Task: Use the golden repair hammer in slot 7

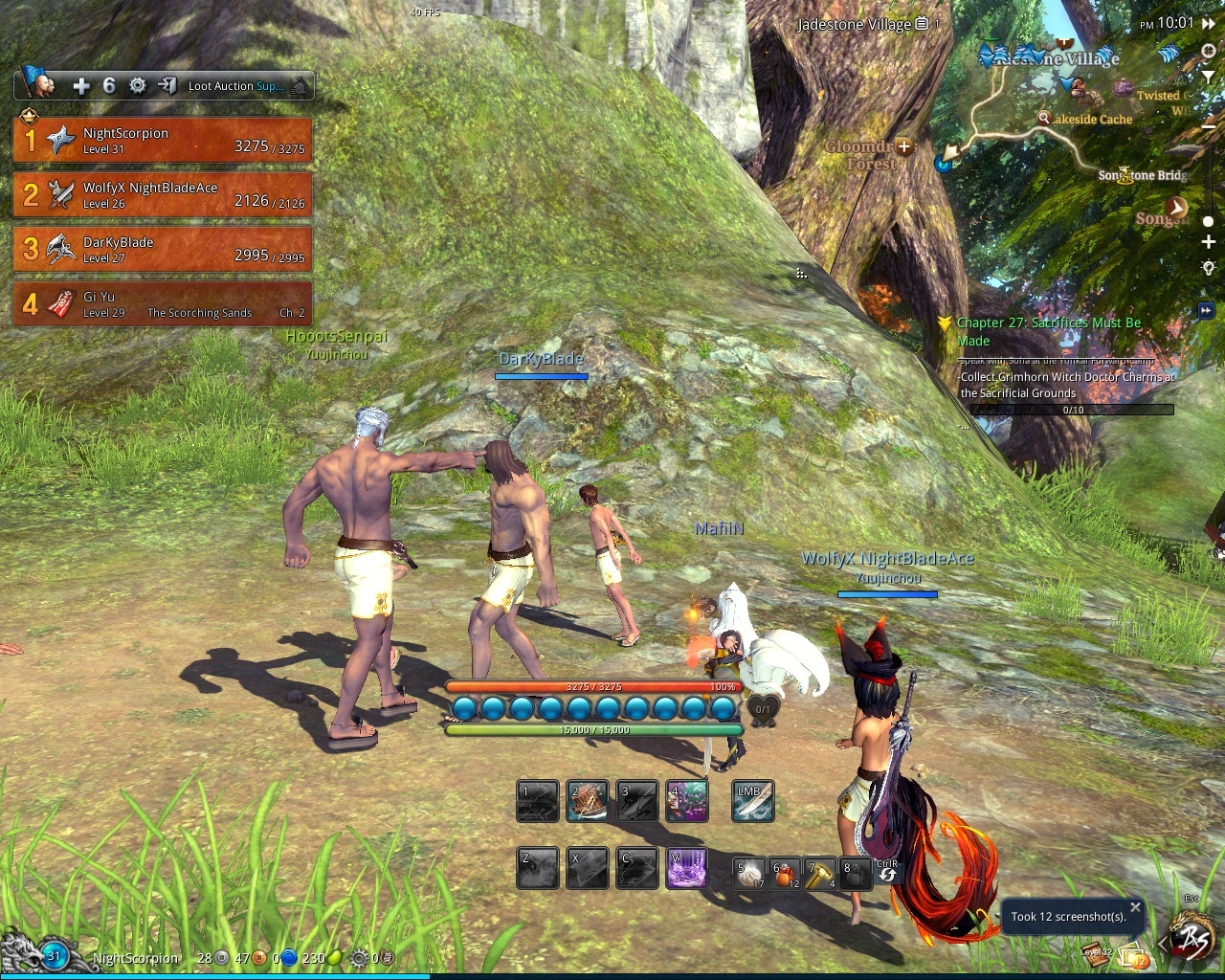Action: (x=820, y=874)
